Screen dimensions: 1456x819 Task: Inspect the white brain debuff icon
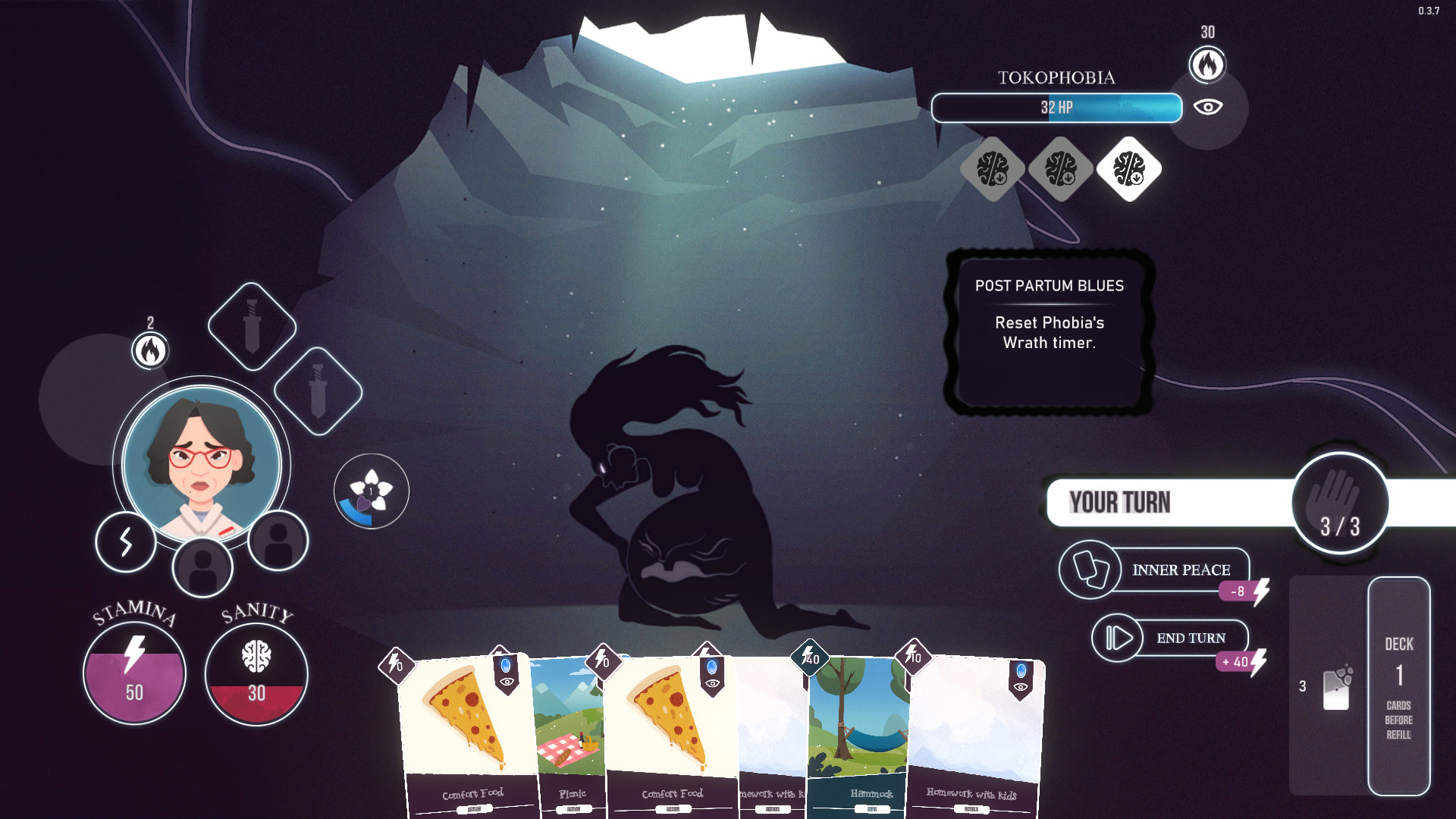(1128, 169)
